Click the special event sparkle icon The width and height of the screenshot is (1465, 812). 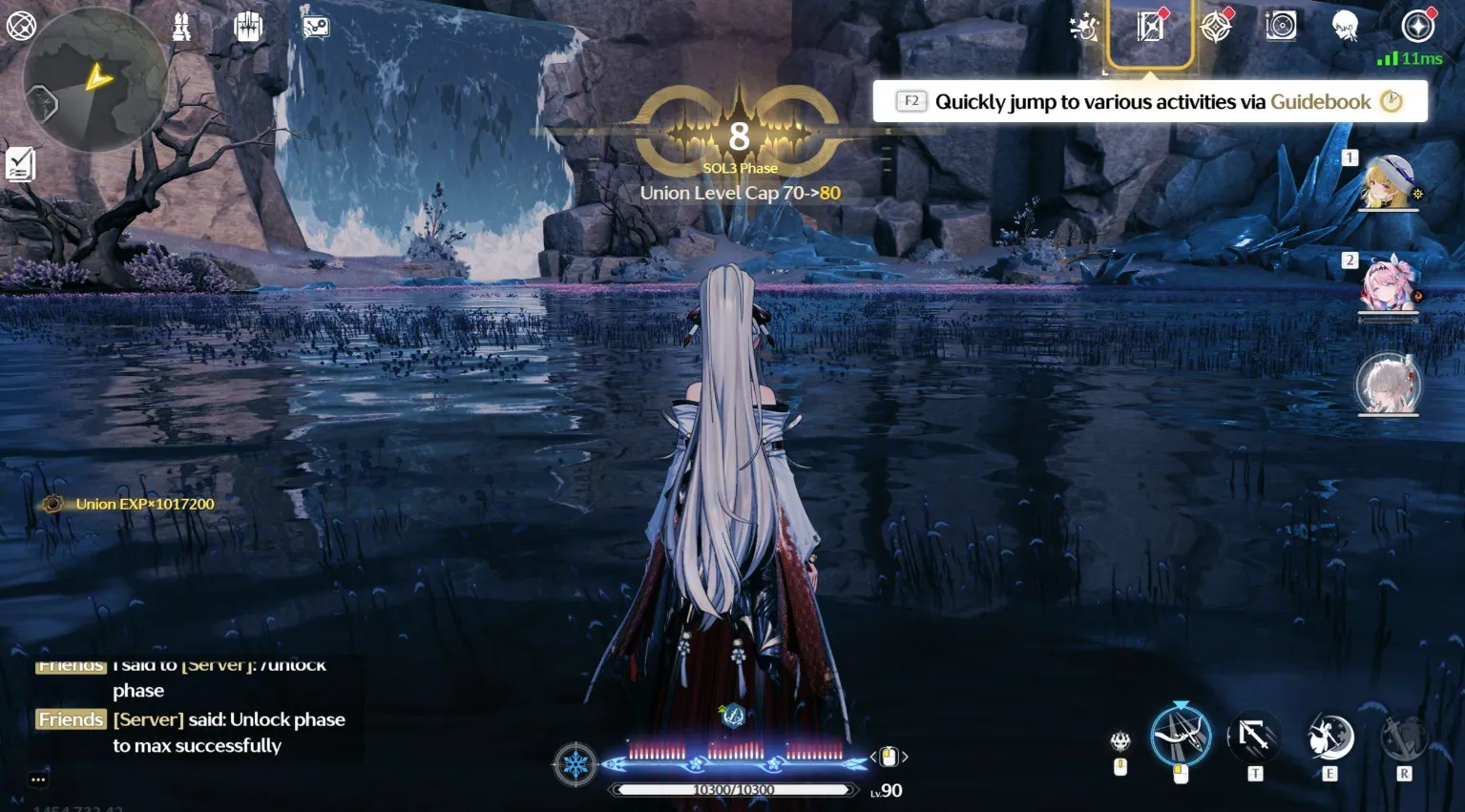point(1083,26)
